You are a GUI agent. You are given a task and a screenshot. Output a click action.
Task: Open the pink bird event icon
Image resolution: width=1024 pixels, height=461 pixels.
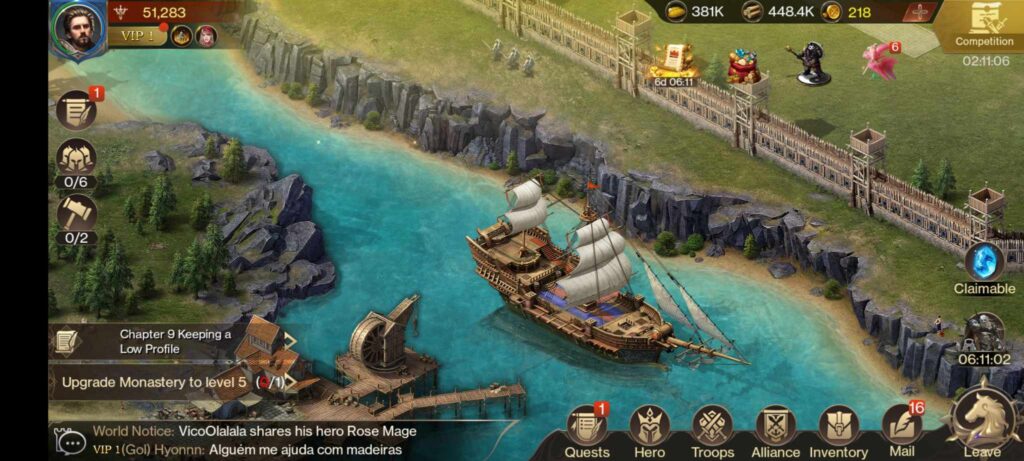coord(880,62)
